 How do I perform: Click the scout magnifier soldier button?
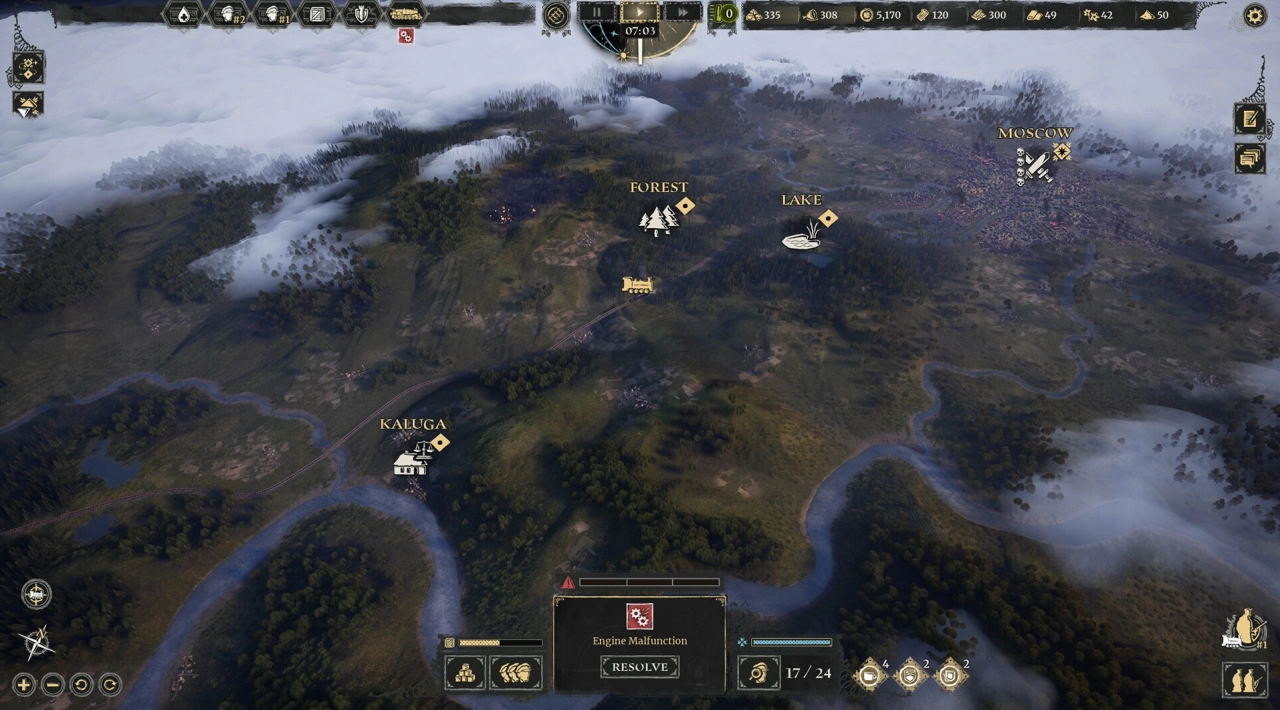758,673
